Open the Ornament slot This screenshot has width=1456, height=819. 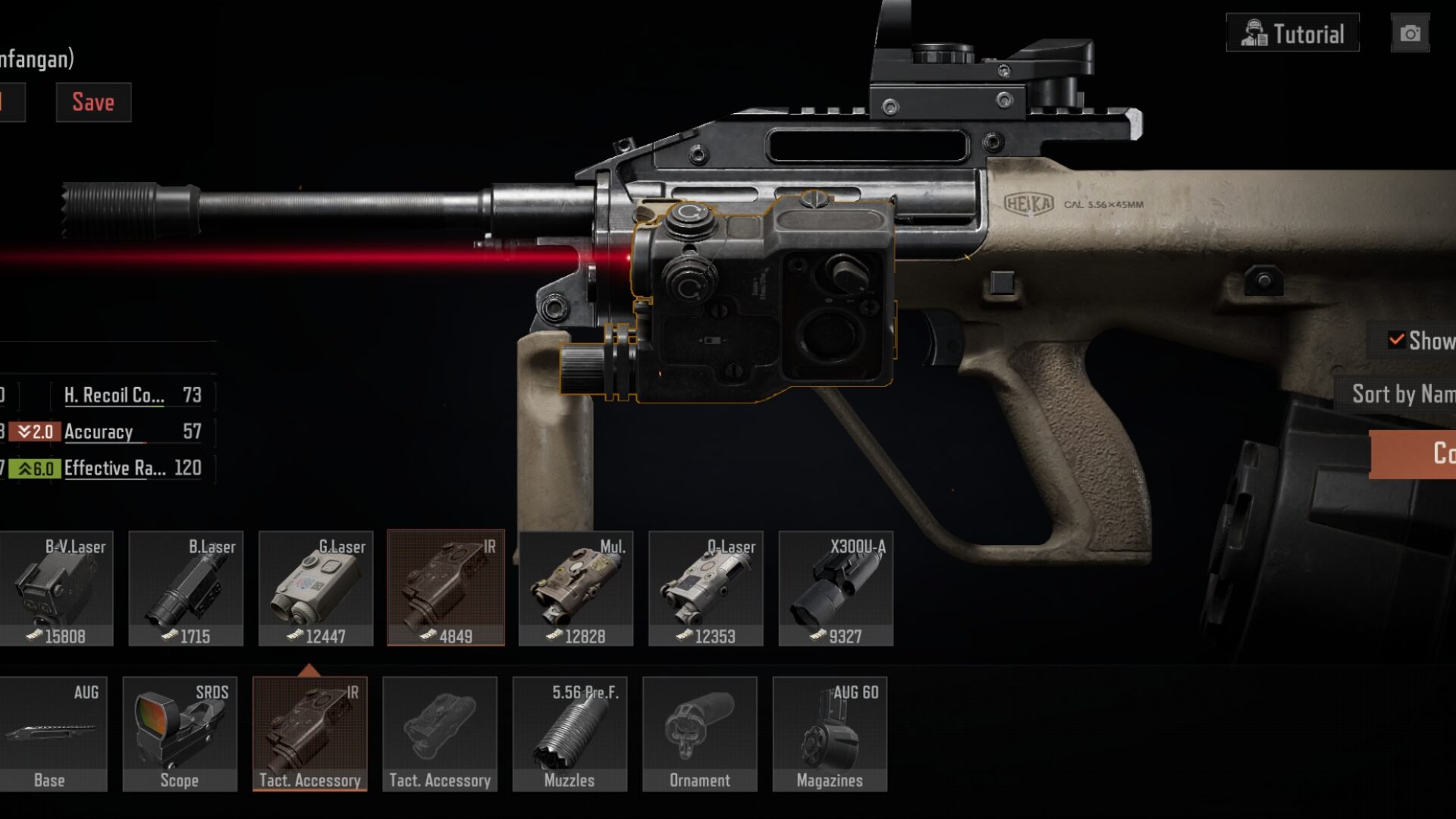(700, 734)
